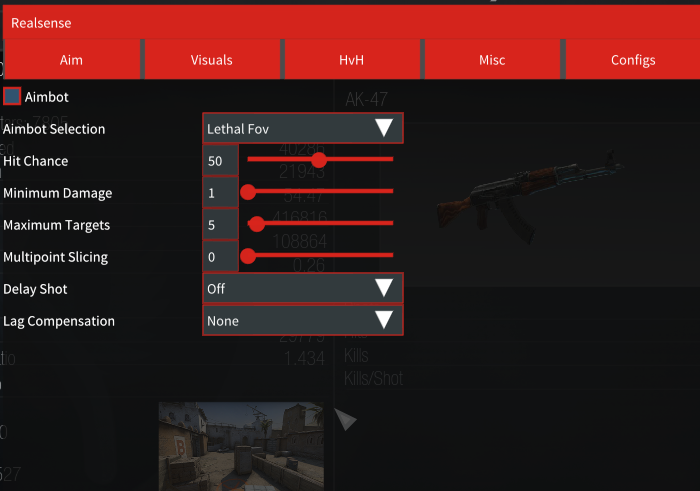Screen dimensions: 700x491
Task: Select the HvH tab
Action: click(351, 60)
